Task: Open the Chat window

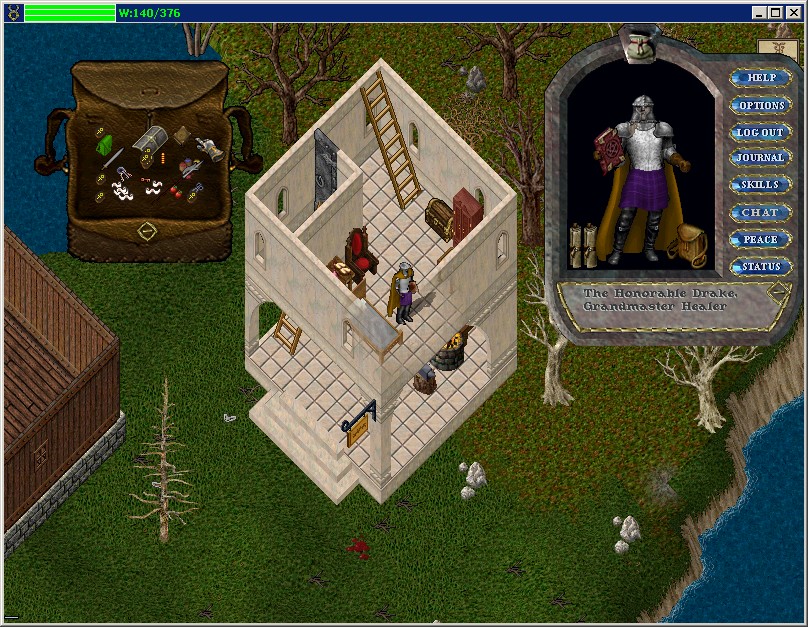Action: (x=761, y=212)
